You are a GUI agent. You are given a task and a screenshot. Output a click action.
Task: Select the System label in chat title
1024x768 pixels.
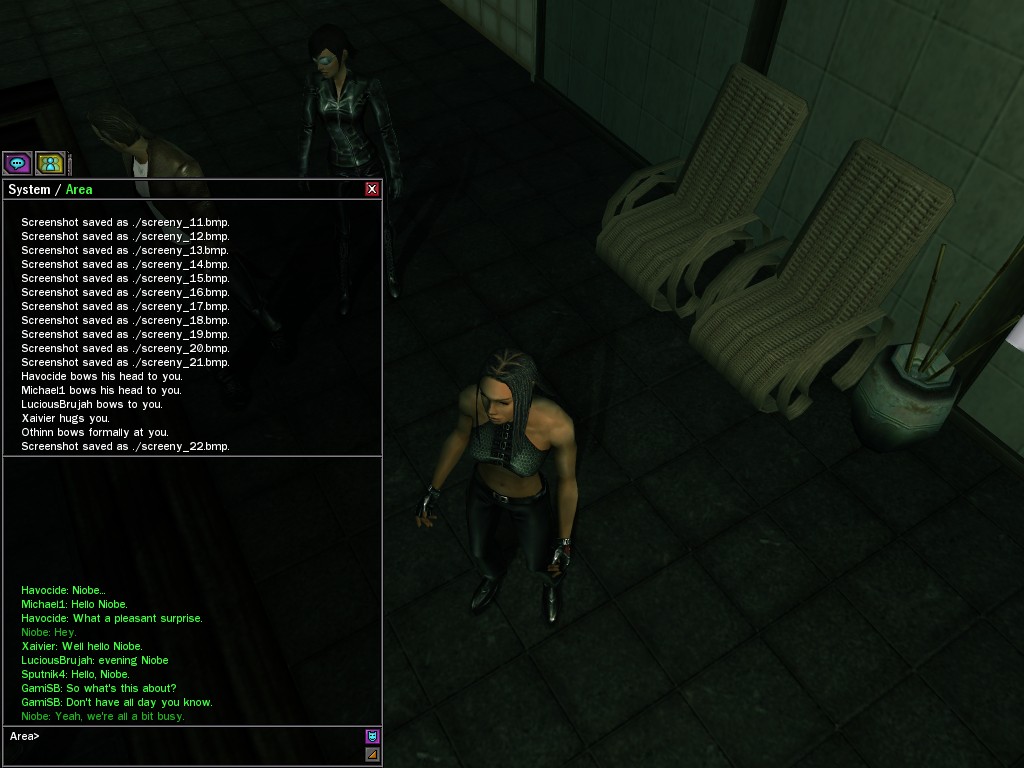coord(29,190)
